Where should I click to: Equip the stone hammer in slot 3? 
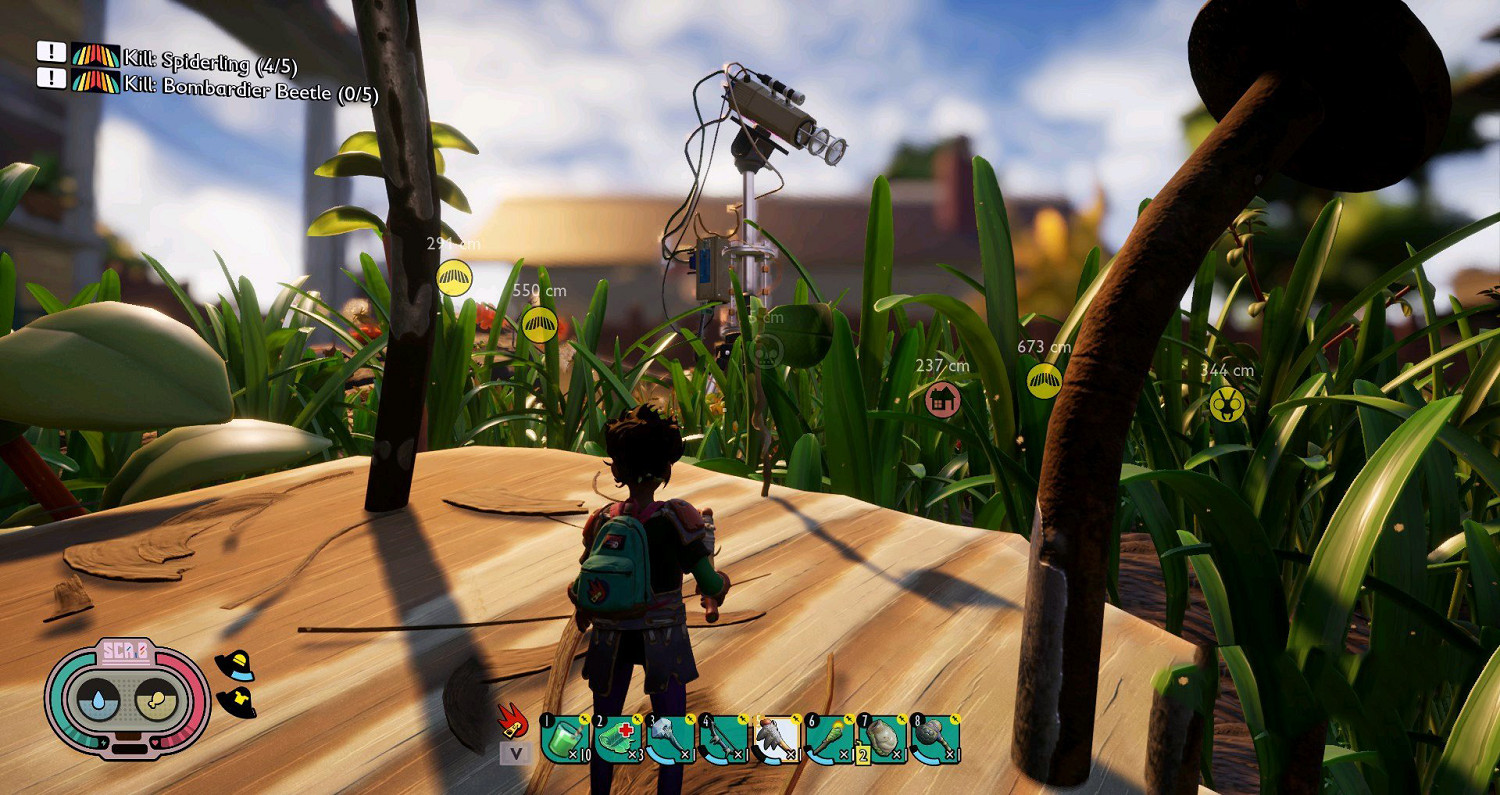pyautogui.click(x=671, y=740)
